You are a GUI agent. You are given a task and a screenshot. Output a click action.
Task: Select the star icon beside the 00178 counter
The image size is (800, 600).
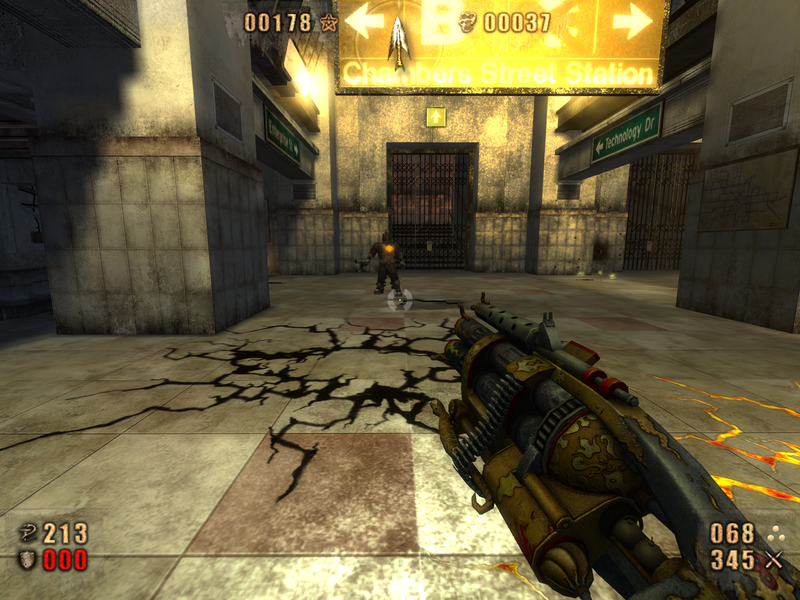tap(327, 22)
